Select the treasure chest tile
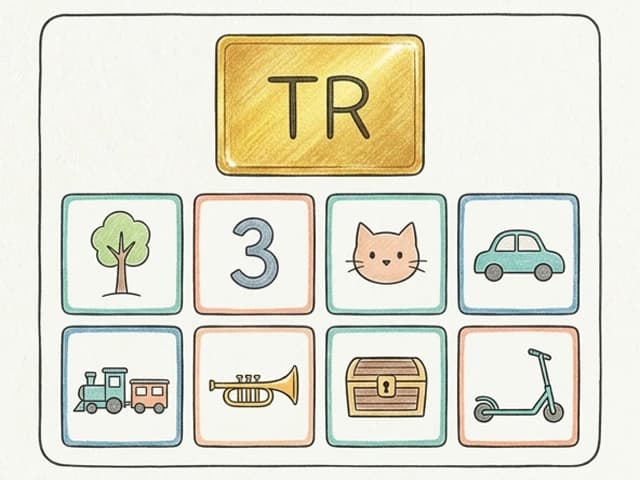 386,386
